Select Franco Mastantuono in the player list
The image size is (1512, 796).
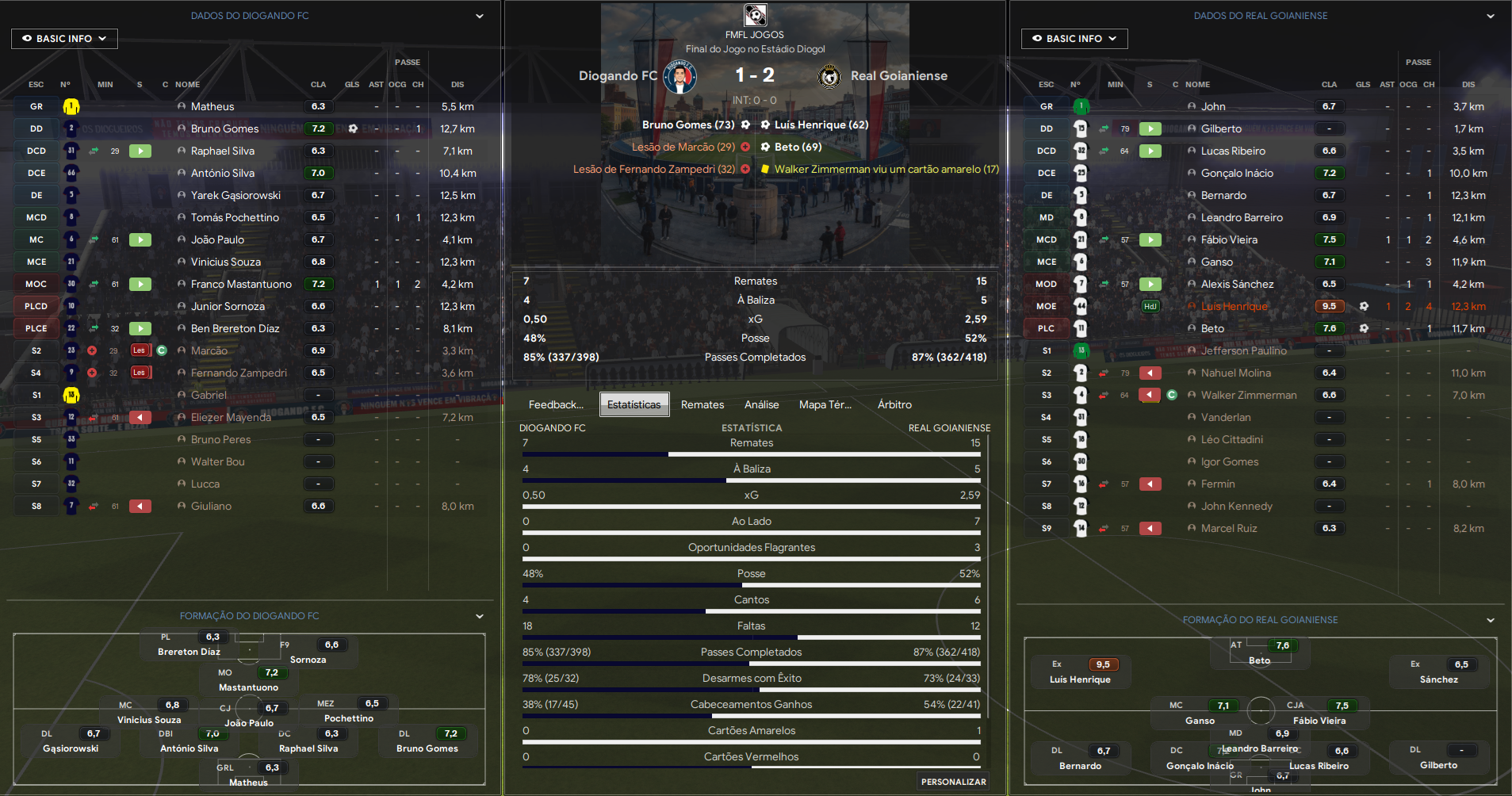click(x=241, y=284)
